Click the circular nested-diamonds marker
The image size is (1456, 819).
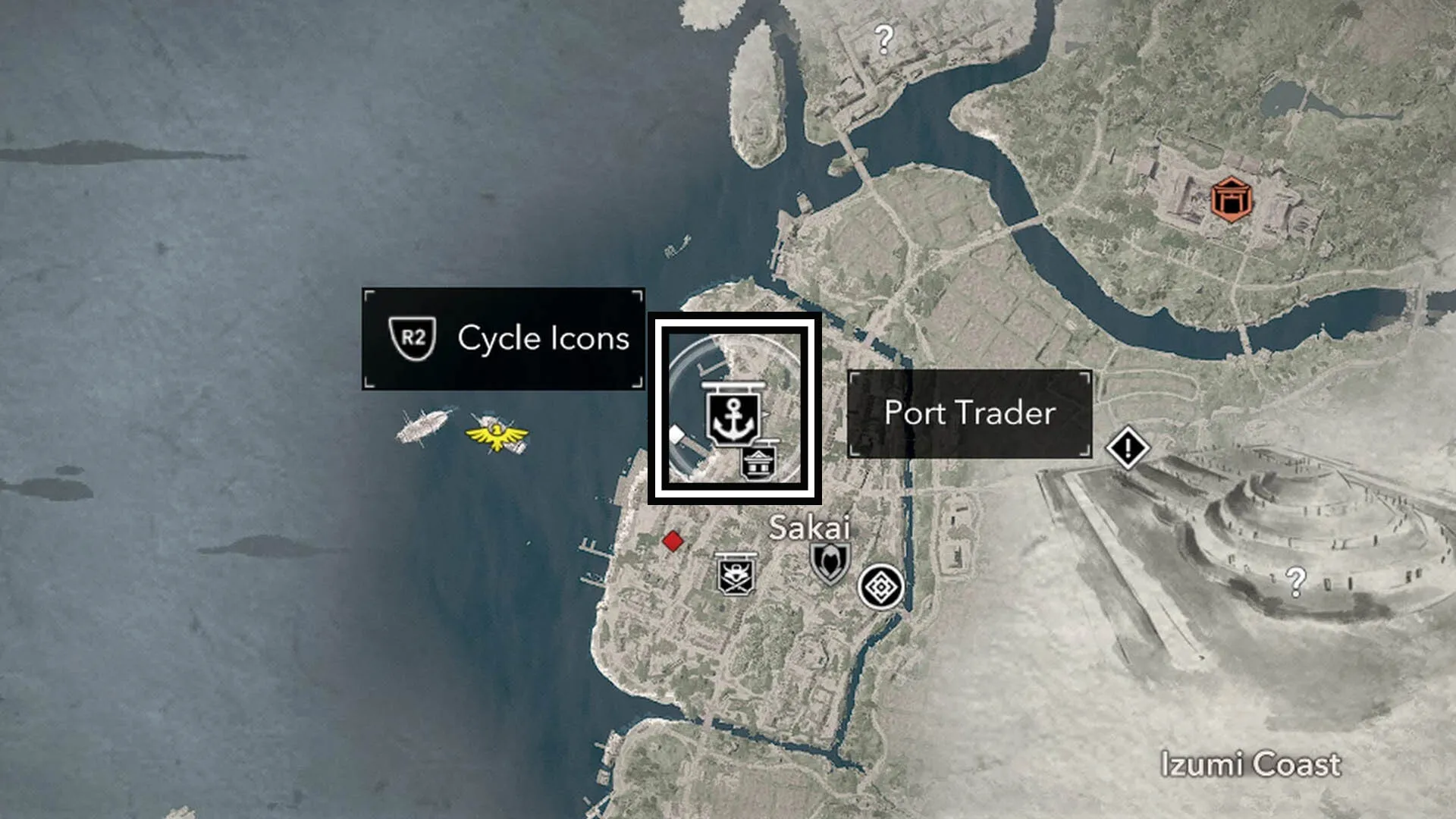(x=880, y=587)
